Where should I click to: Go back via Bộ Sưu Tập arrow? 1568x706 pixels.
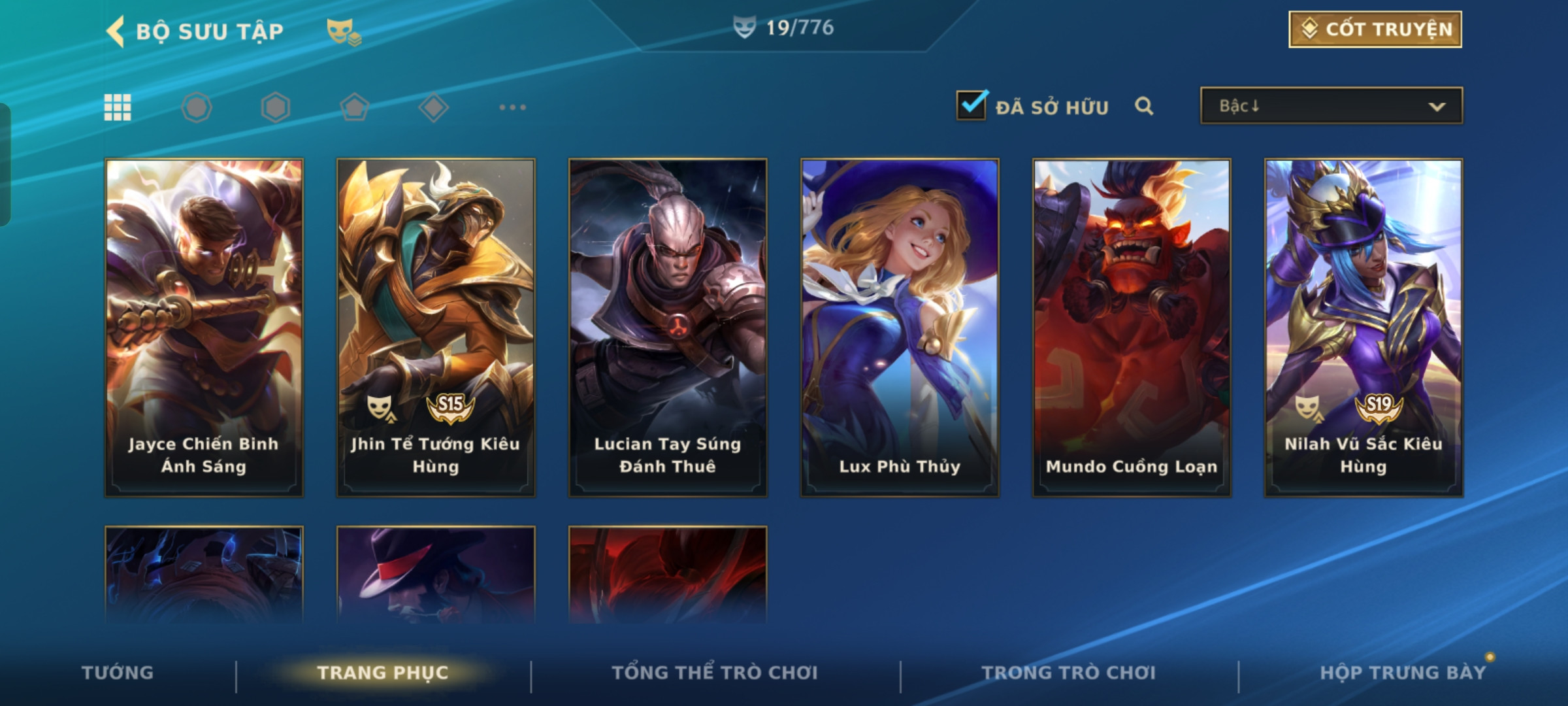tap(116, 31)
